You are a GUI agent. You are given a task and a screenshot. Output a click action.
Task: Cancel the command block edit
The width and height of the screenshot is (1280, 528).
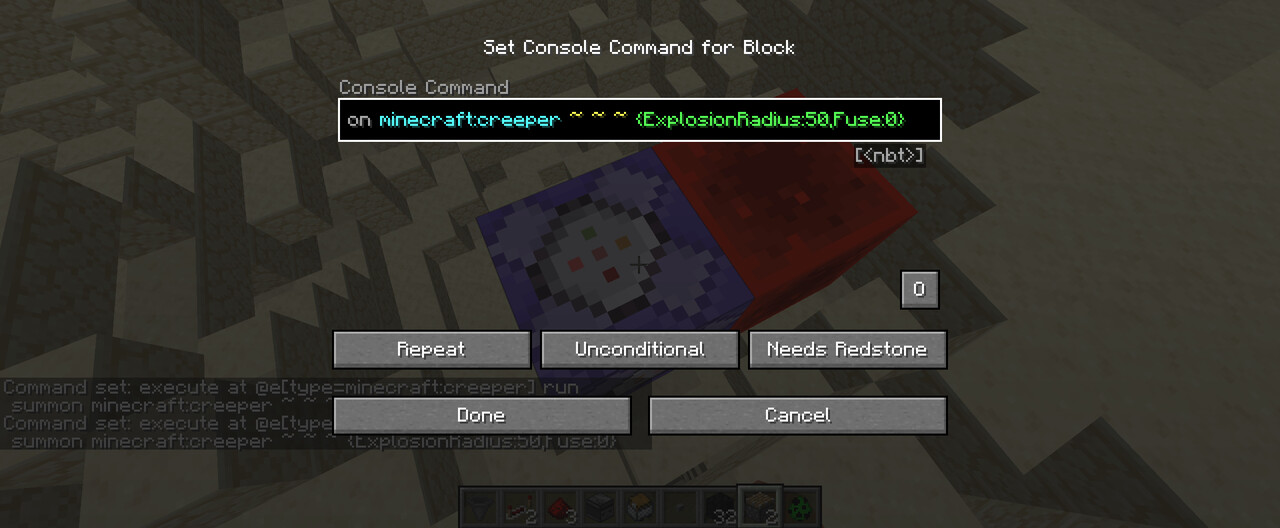pos(797,415)
